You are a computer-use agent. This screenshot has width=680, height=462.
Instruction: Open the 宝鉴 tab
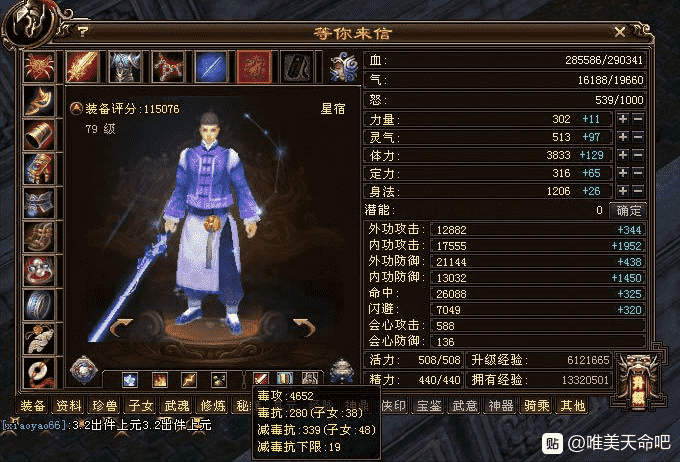pyautogui.click(x=429, y=405)
